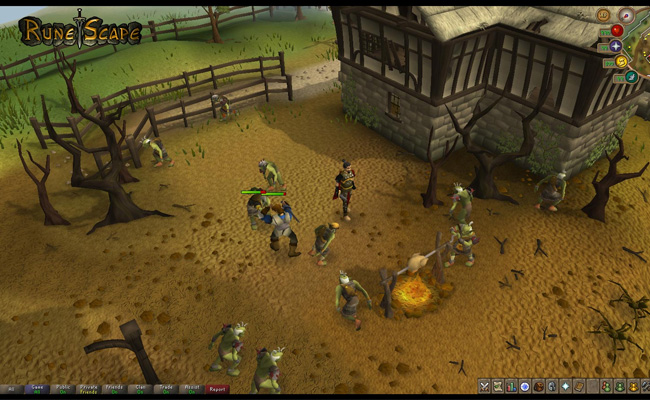This screenshot has height=400, width=650.
Task: Toggle the Friends chat filter
Action: 115,389
